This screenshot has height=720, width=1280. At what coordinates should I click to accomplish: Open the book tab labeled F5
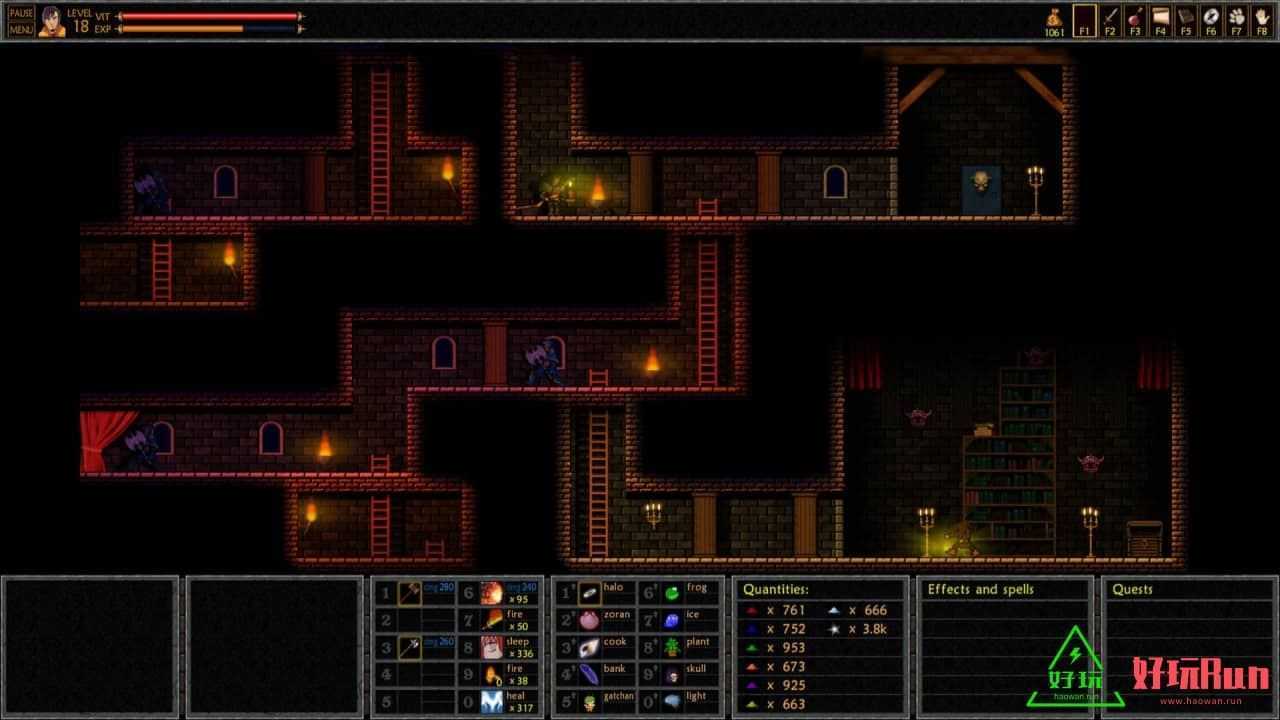1185,20
